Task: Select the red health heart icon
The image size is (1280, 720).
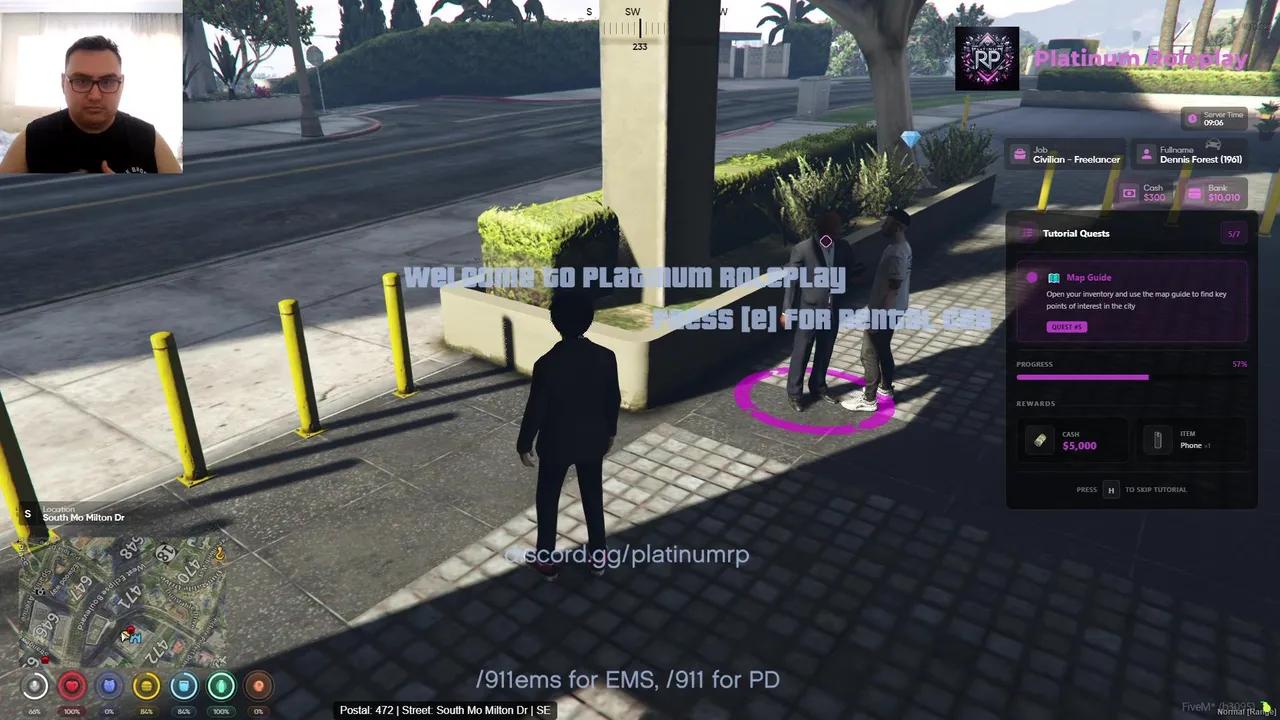Action: click(x=71, y=685)
